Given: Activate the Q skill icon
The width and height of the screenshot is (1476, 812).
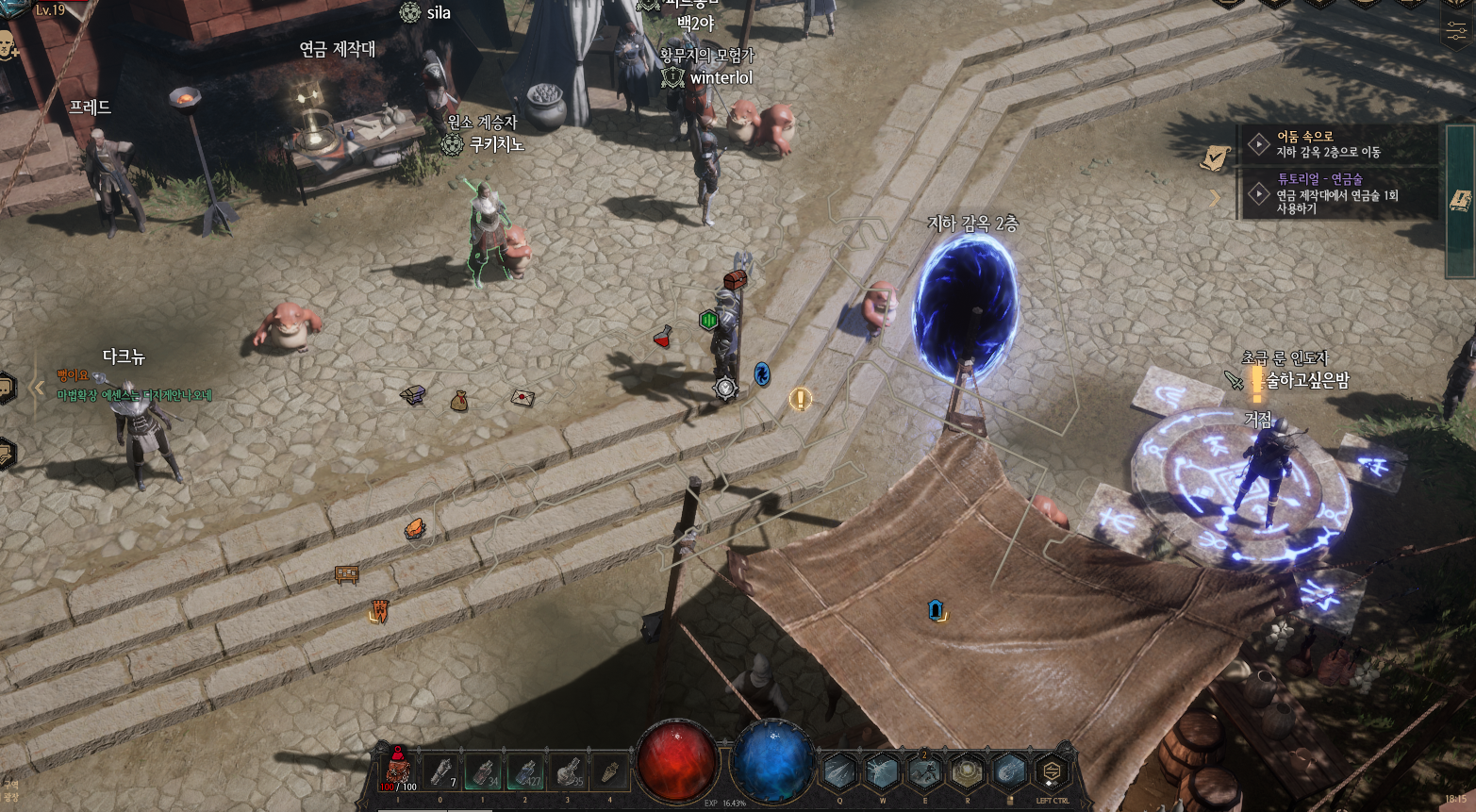Looking at the screenshot, I should [x=838, y=771].
